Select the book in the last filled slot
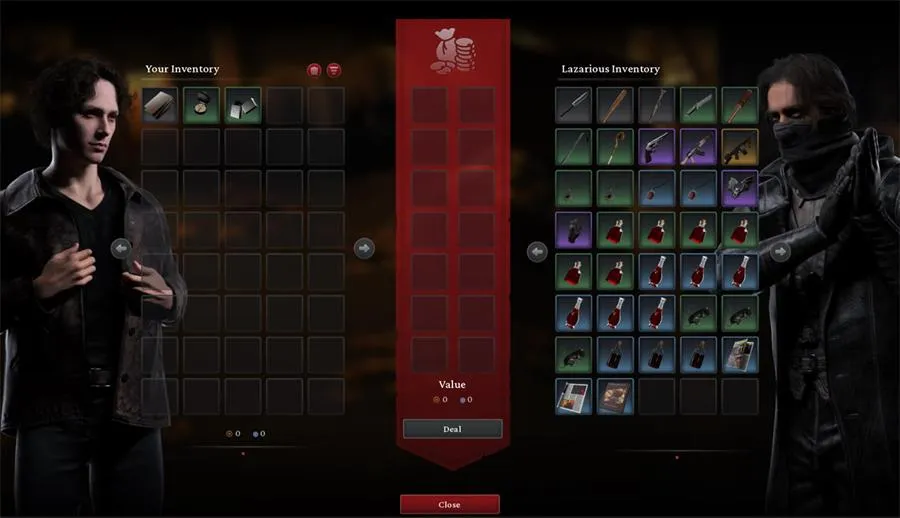 [615, 396]
